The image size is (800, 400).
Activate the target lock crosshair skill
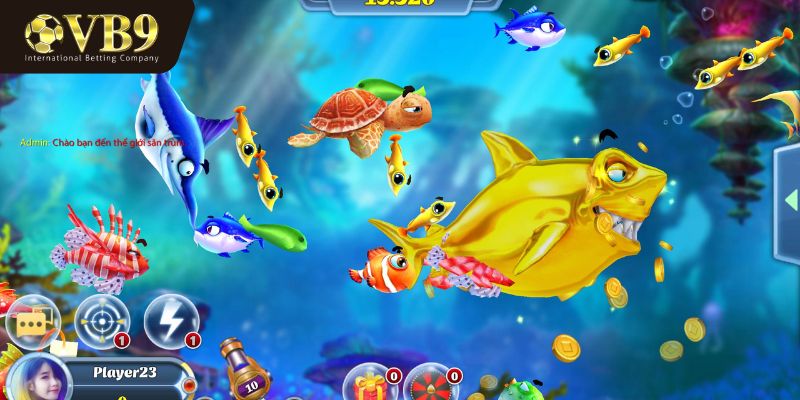coord(101,319)
